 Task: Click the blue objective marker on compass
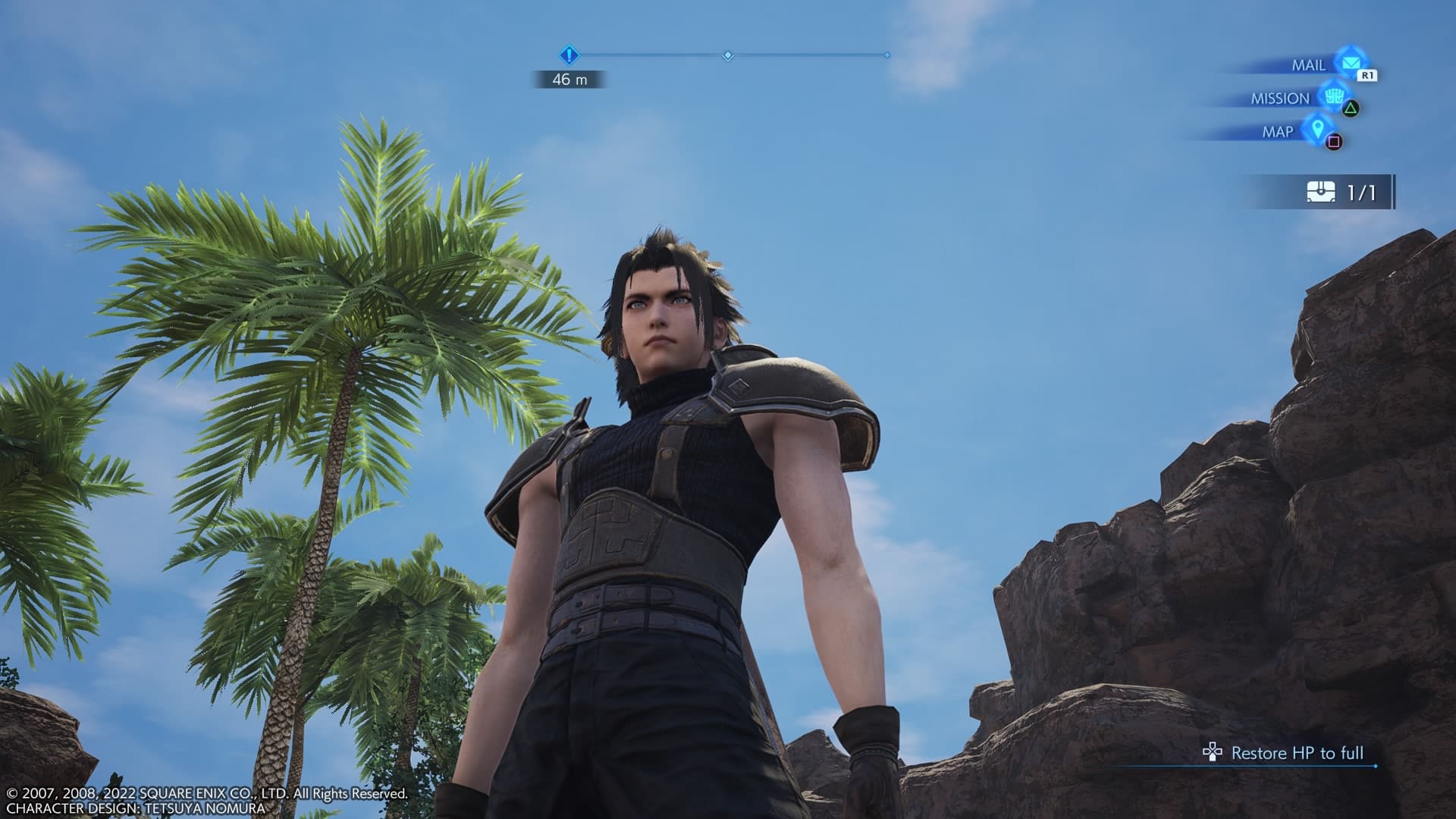570,55
